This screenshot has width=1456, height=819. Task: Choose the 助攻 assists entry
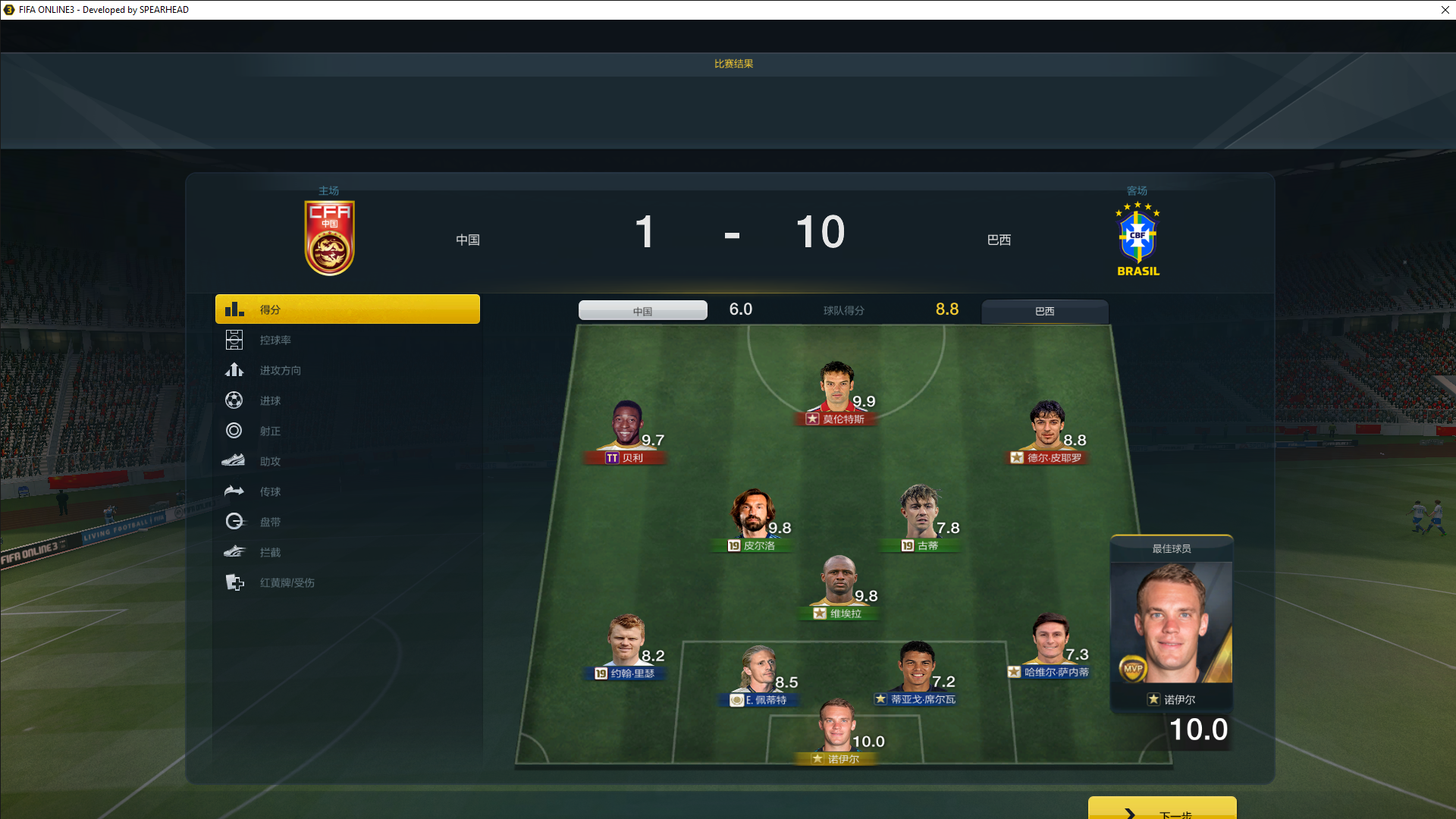tap(270, 462)
